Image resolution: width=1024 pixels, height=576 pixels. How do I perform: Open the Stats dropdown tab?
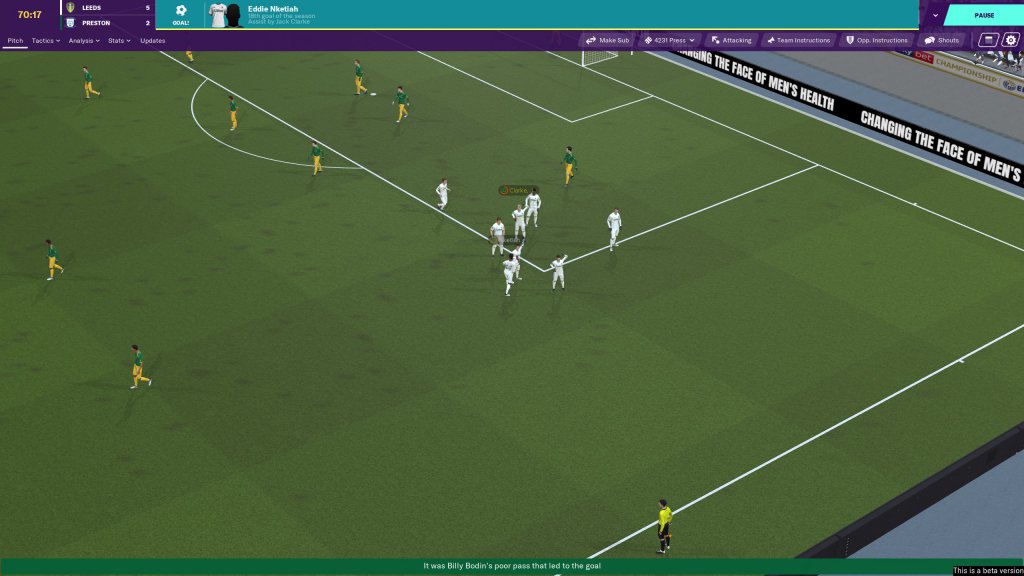coord(120,41)
